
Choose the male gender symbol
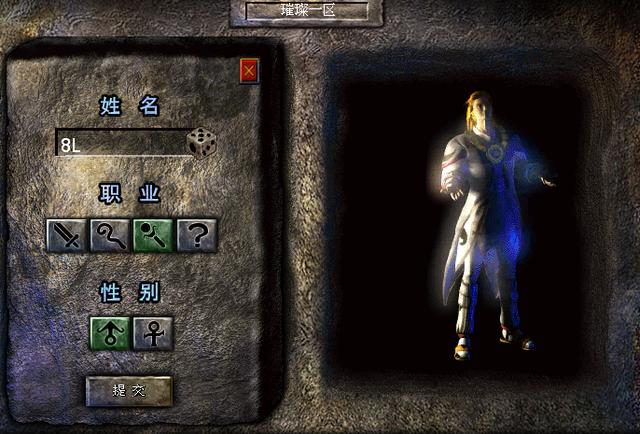[110, 333]
